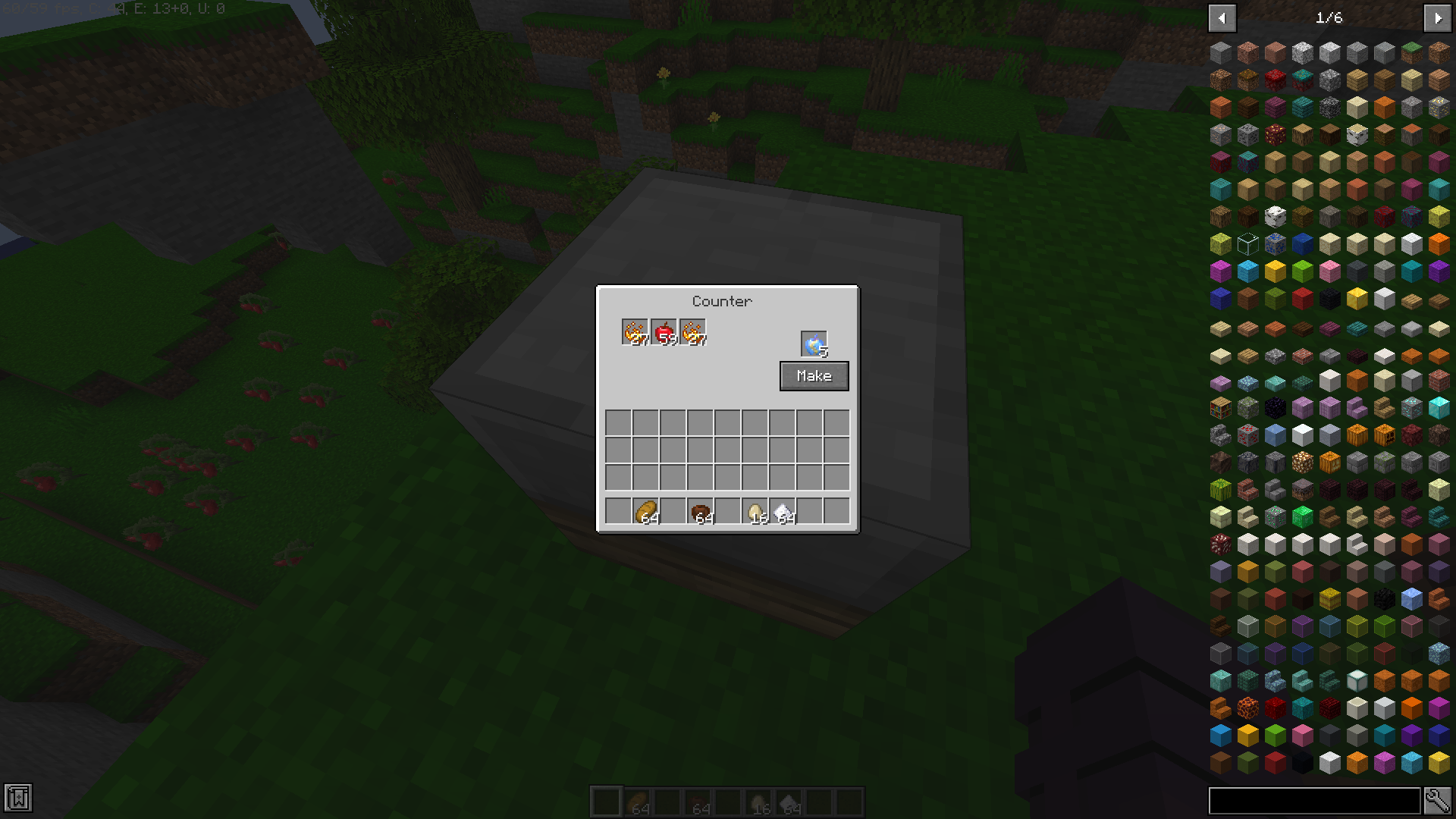Select the sugar stack of 64

coord(784,509)
